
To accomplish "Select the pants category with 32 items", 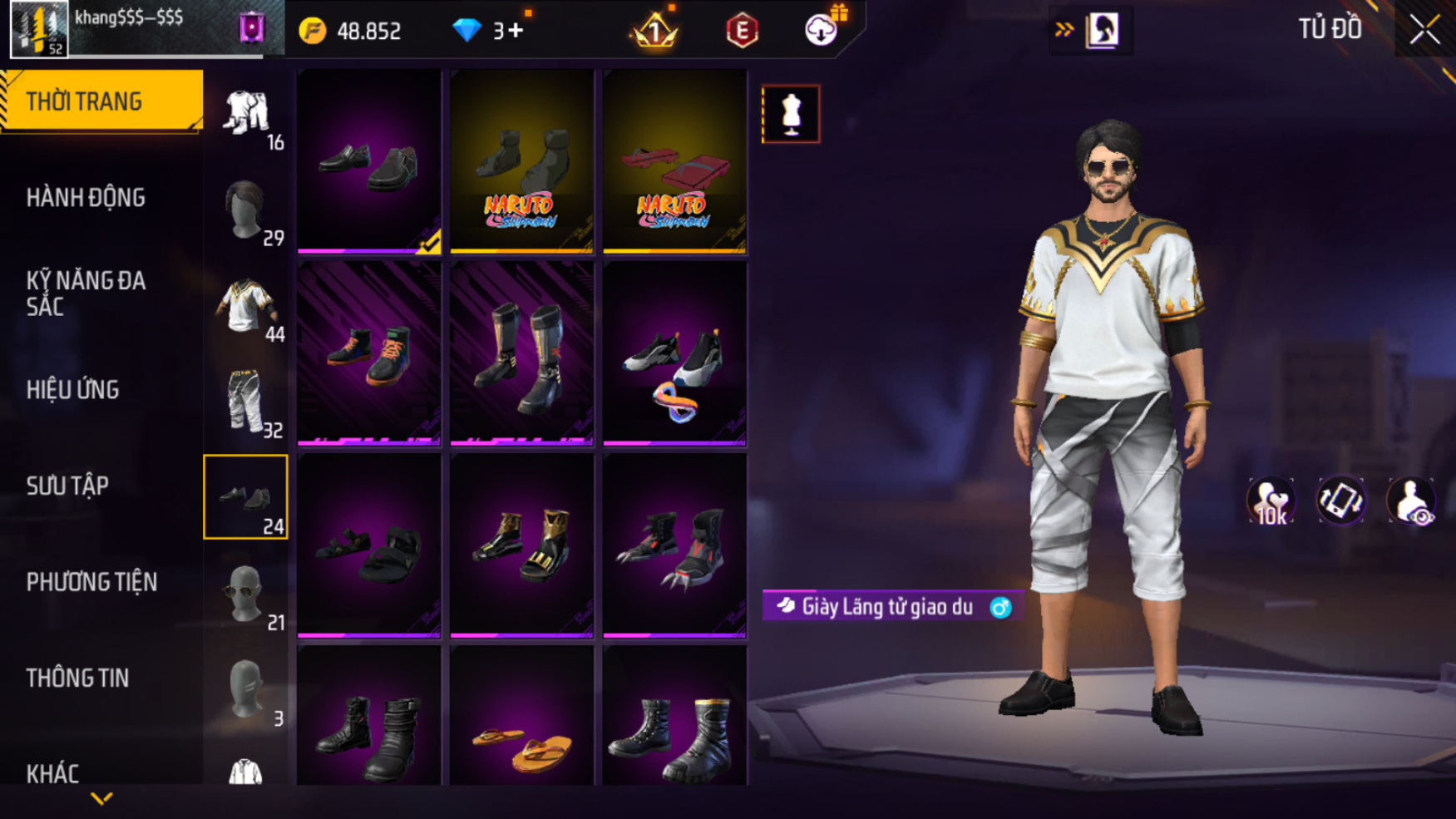I will [246, 403].
